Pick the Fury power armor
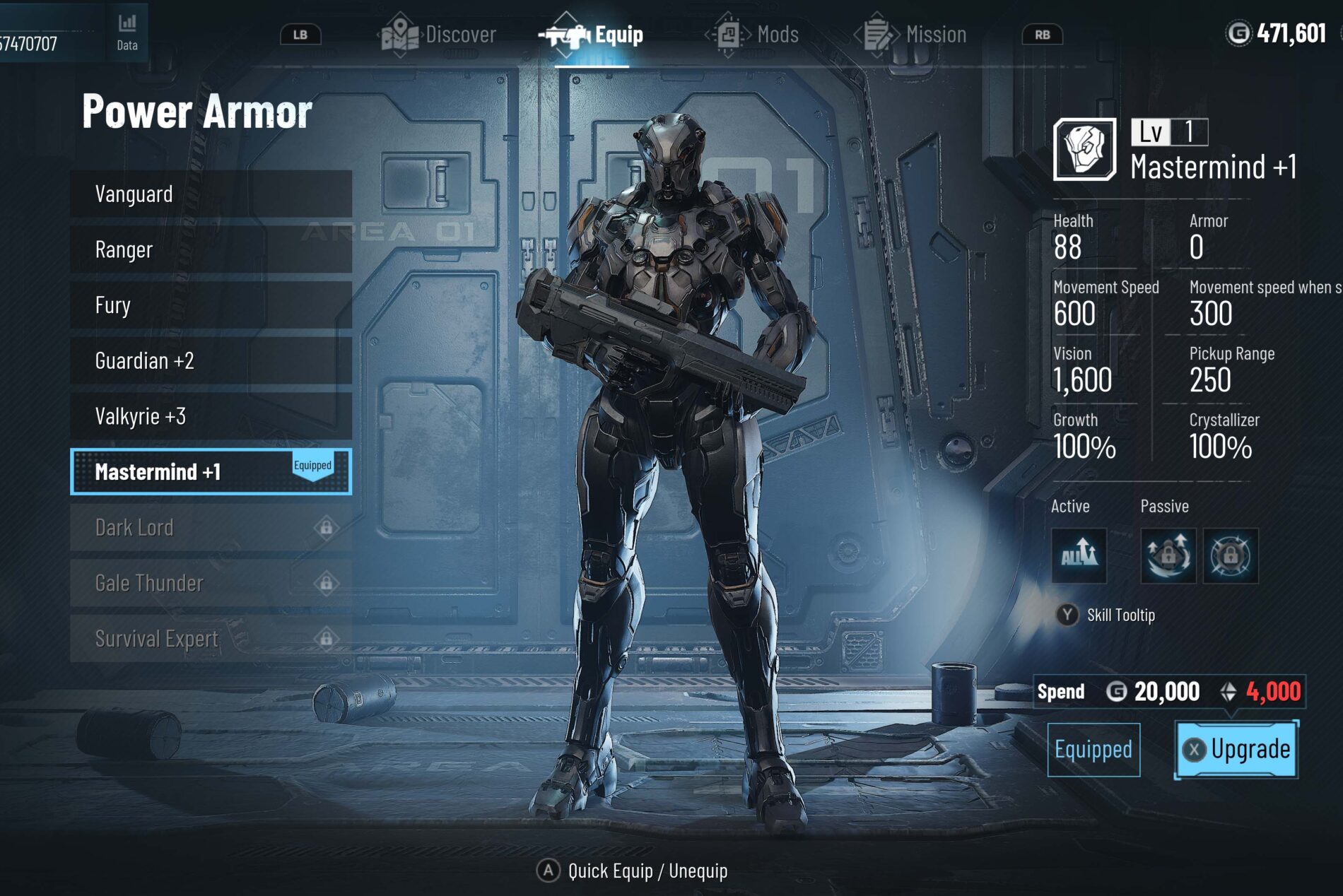Screen dimensions: 1343x896 coord(211,305)
